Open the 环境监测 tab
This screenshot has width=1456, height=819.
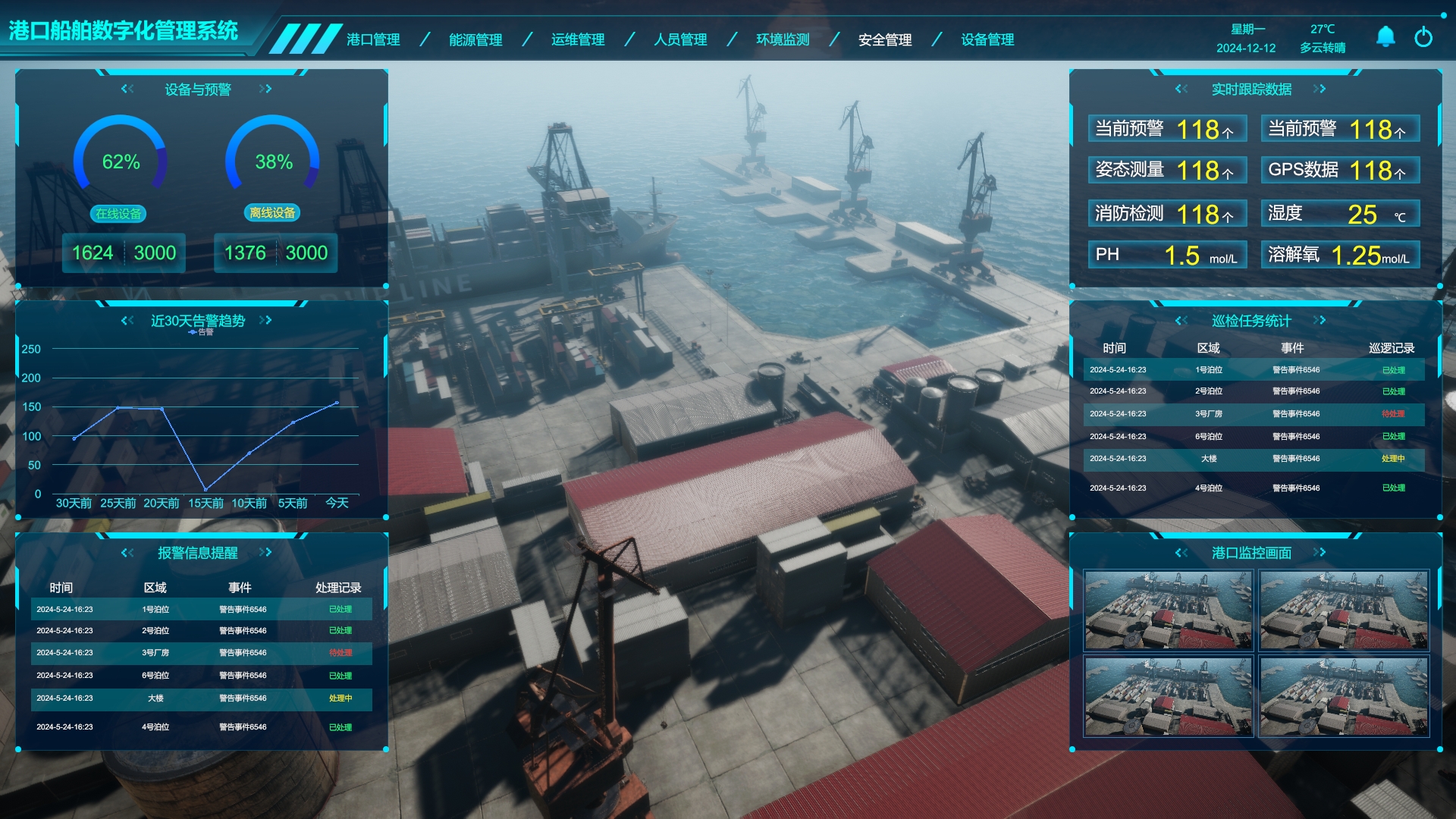tap(783, 39)
